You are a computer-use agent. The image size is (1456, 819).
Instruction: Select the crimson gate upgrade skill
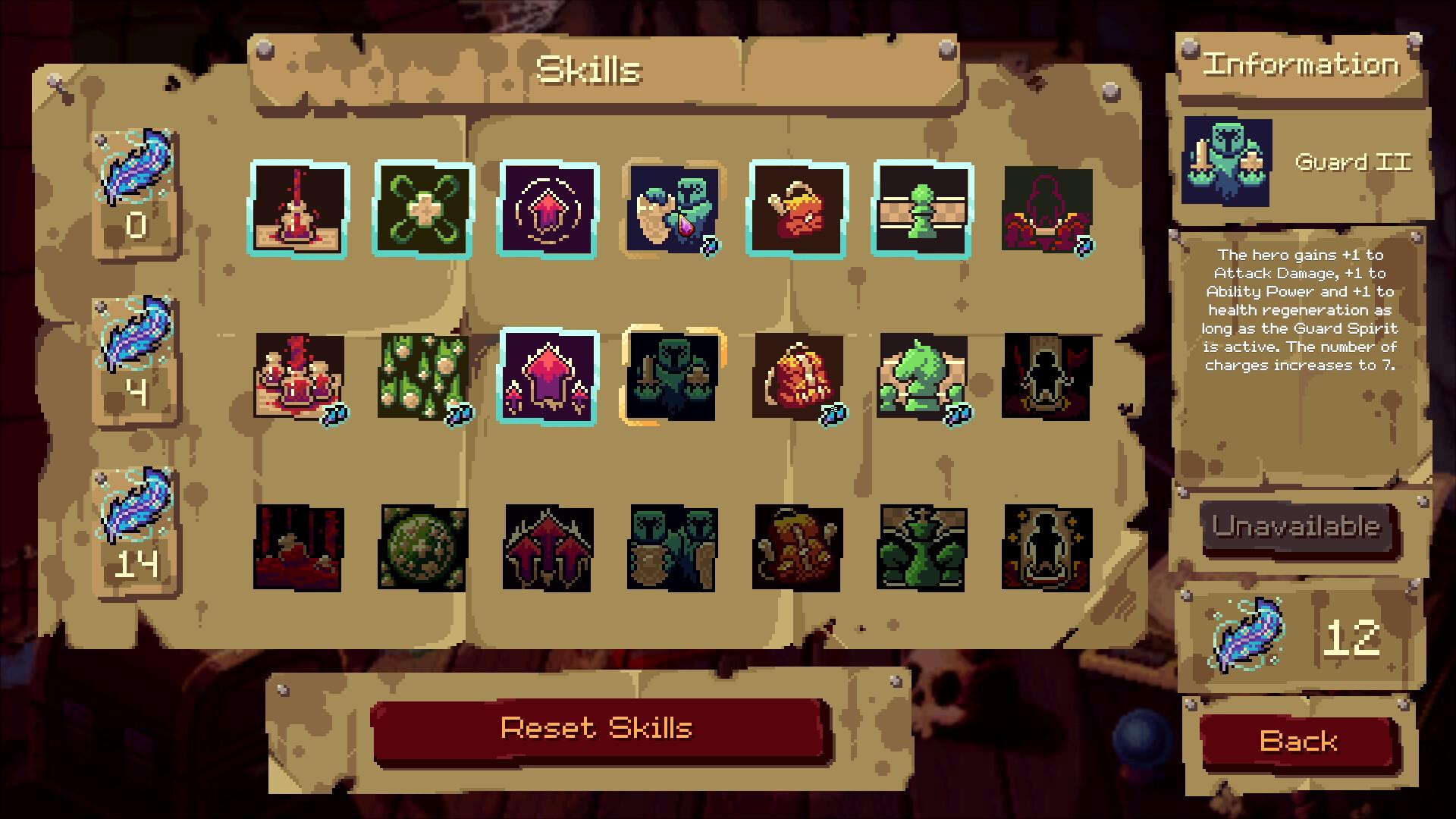[x=548, y=377]
